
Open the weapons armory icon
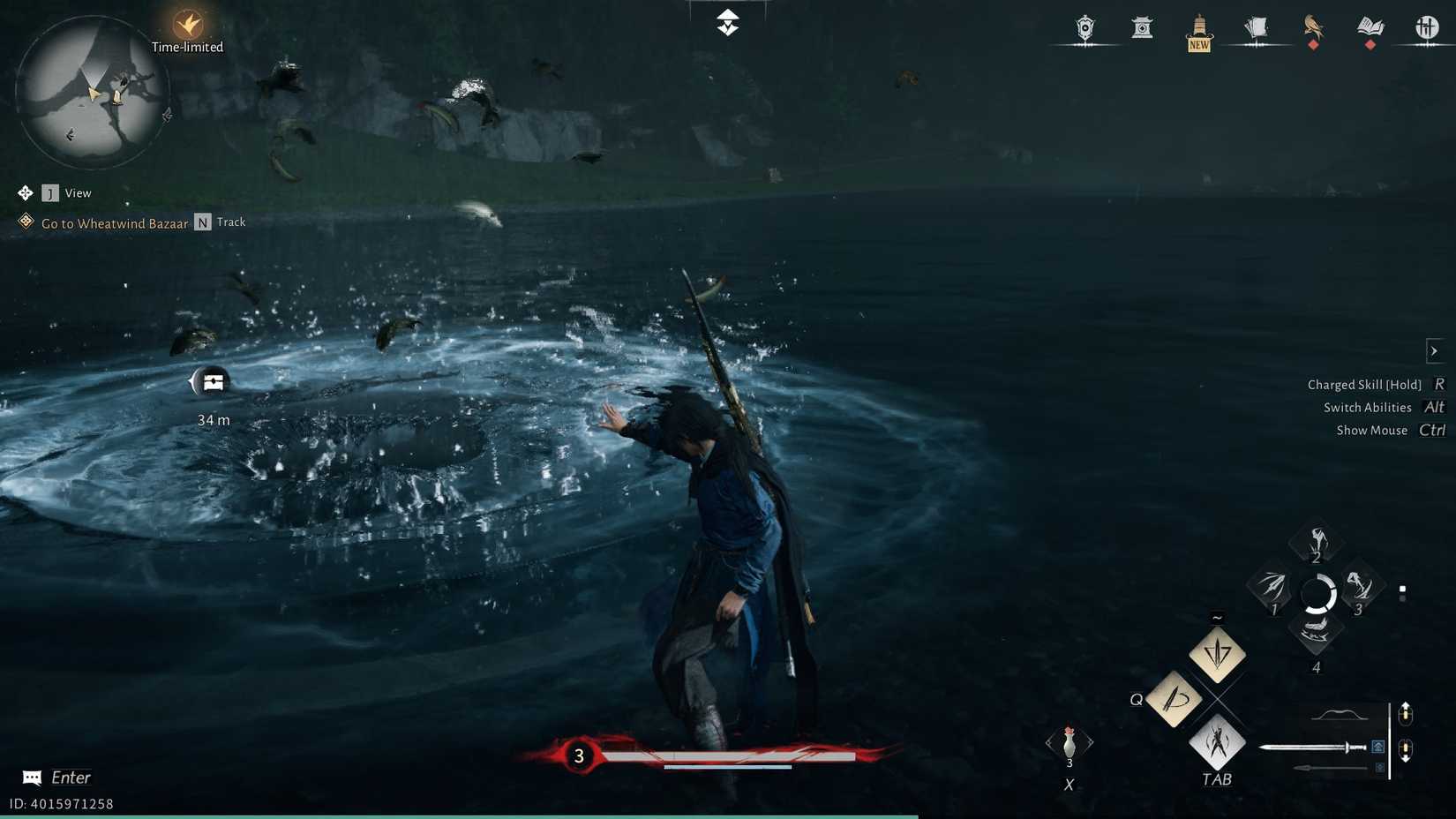coord(1426,28)
